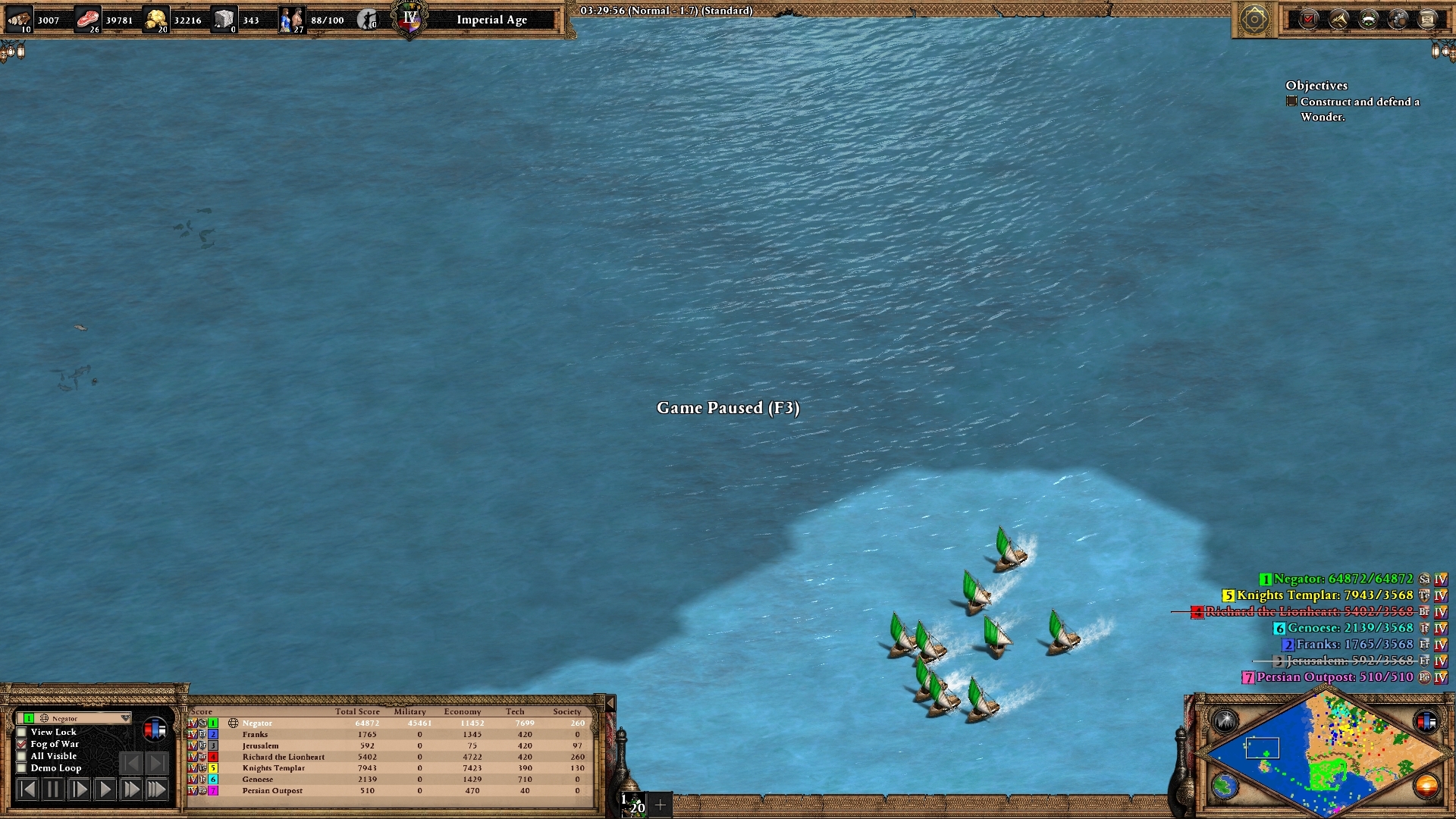Click the viewport rectangle on the minimap
1456x819 pixels.
tap(1263, 747)
